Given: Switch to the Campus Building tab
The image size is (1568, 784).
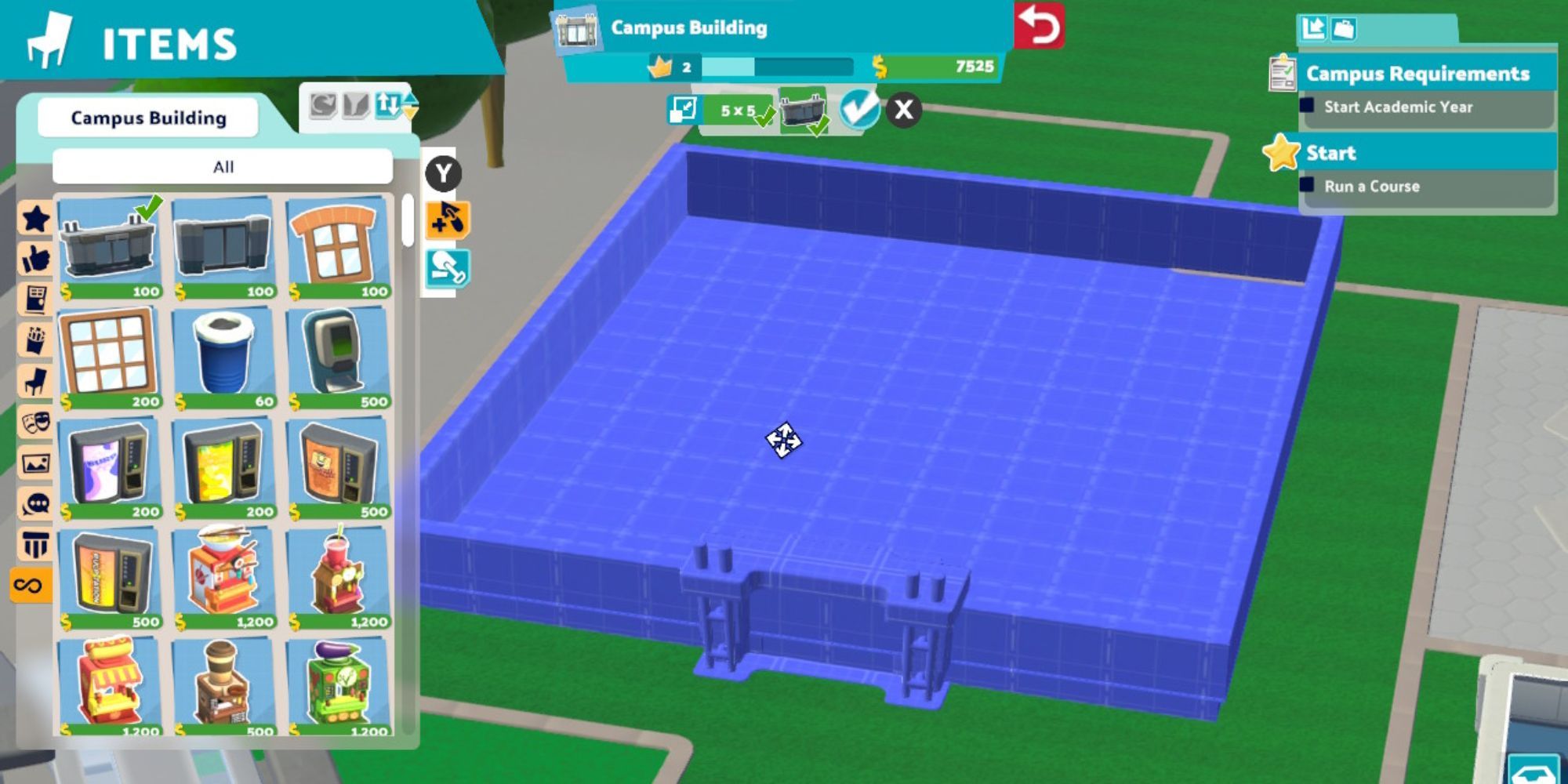Looking at the screenshot, I should [x=147, y=118].
